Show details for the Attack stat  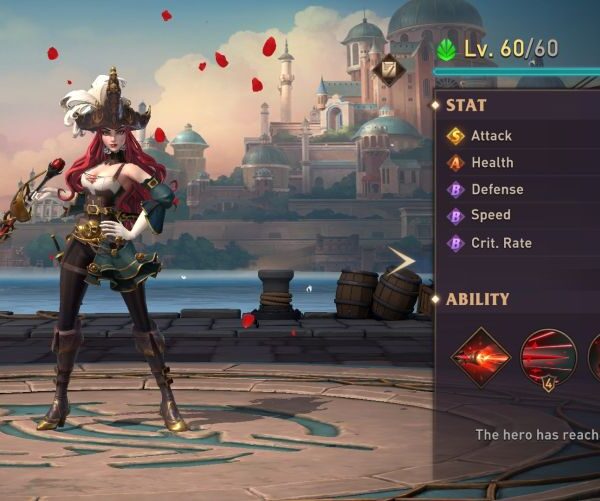pos(491,136)
